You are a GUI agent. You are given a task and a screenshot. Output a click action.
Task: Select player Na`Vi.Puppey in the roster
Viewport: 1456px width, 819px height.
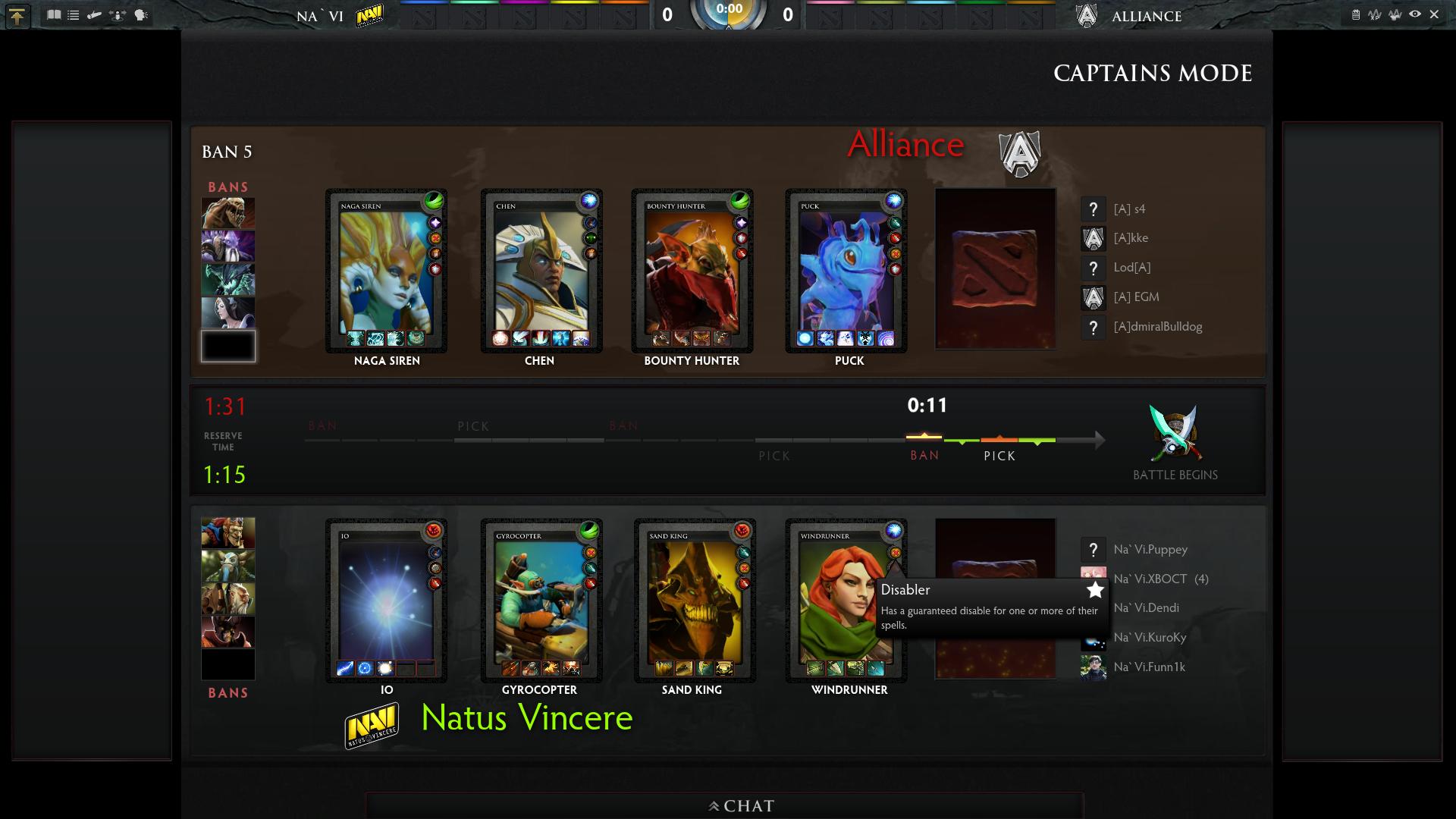point(1150,549)
